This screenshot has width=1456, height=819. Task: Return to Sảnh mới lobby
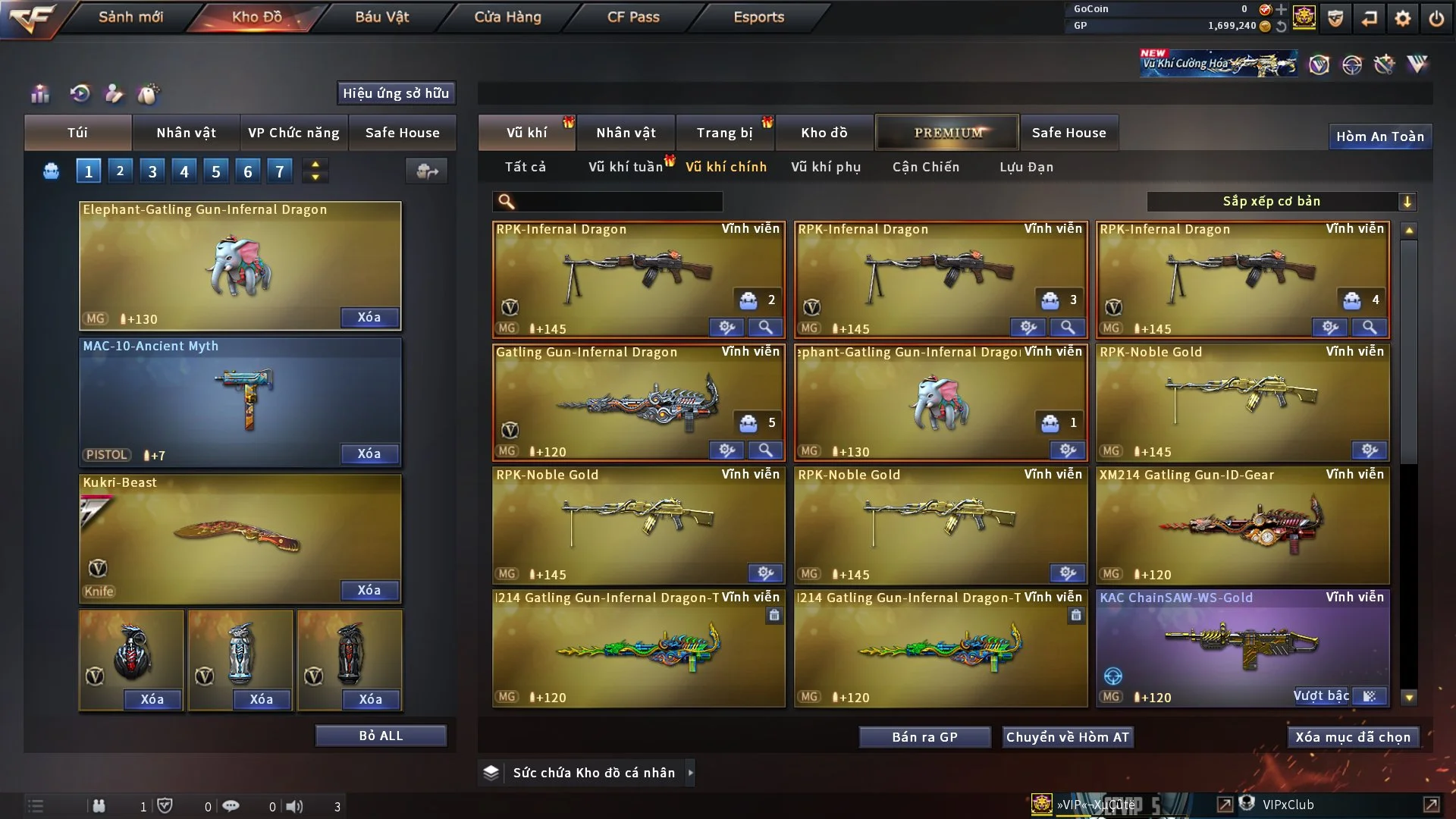click(130, 17)
